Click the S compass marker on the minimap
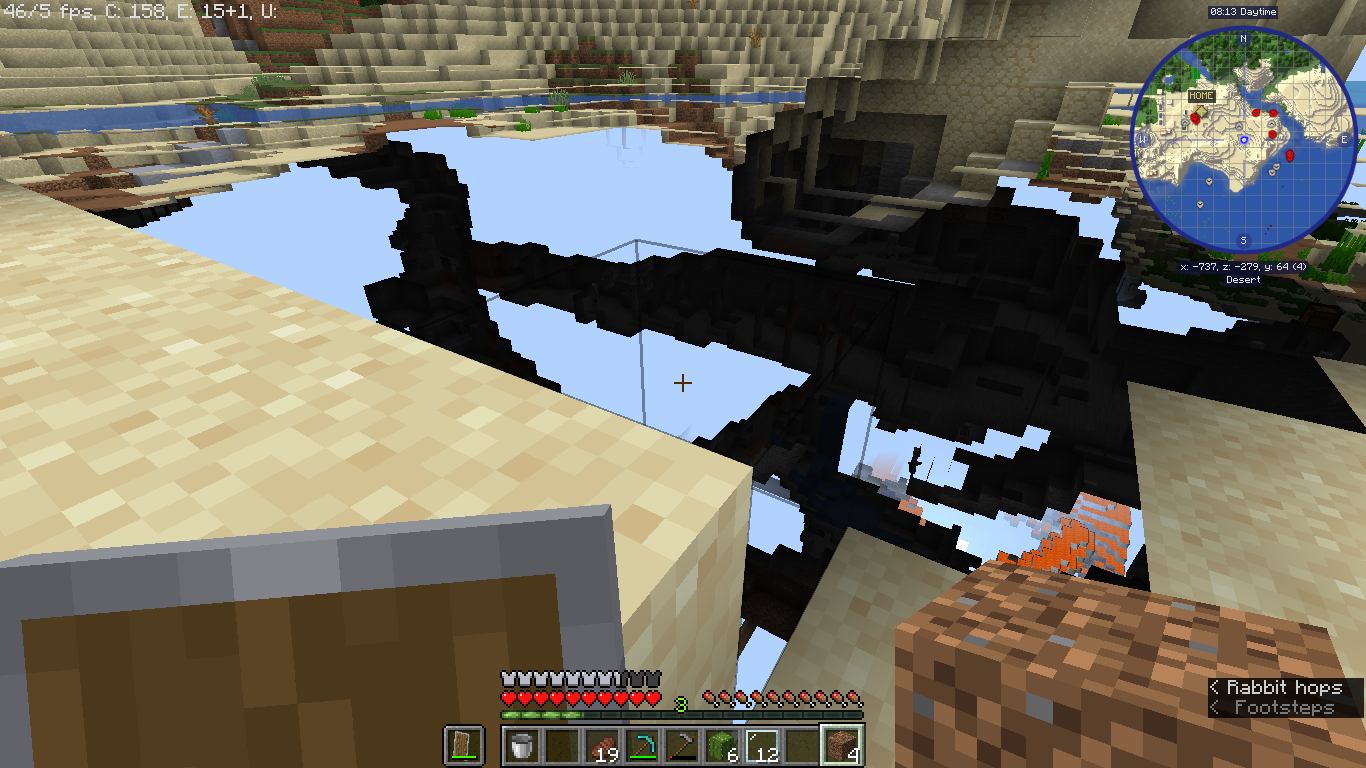 pyautogui.click(x=1242, y=240)
